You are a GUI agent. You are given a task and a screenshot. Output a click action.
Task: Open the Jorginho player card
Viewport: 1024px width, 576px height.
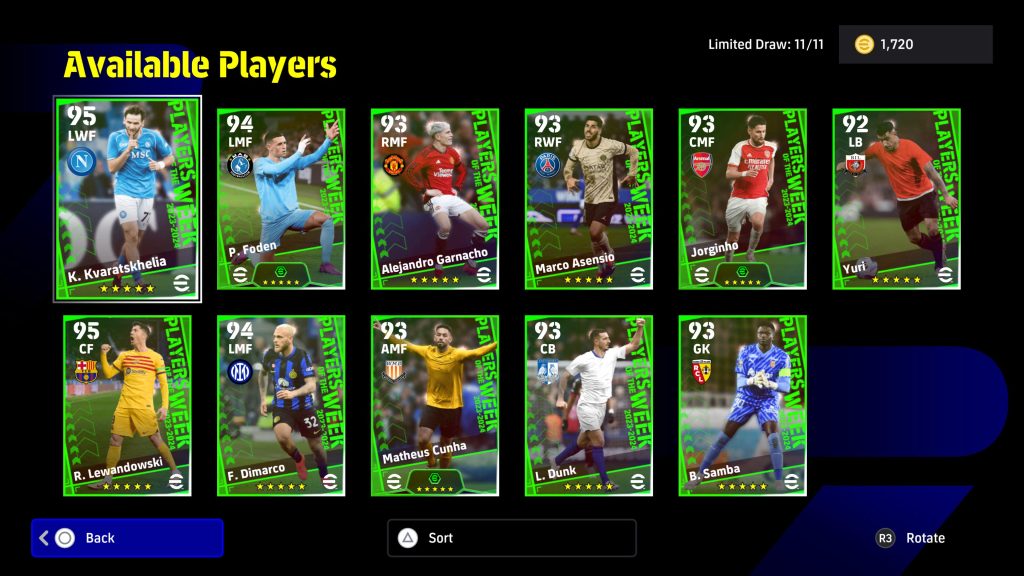(x=743, y=199)
